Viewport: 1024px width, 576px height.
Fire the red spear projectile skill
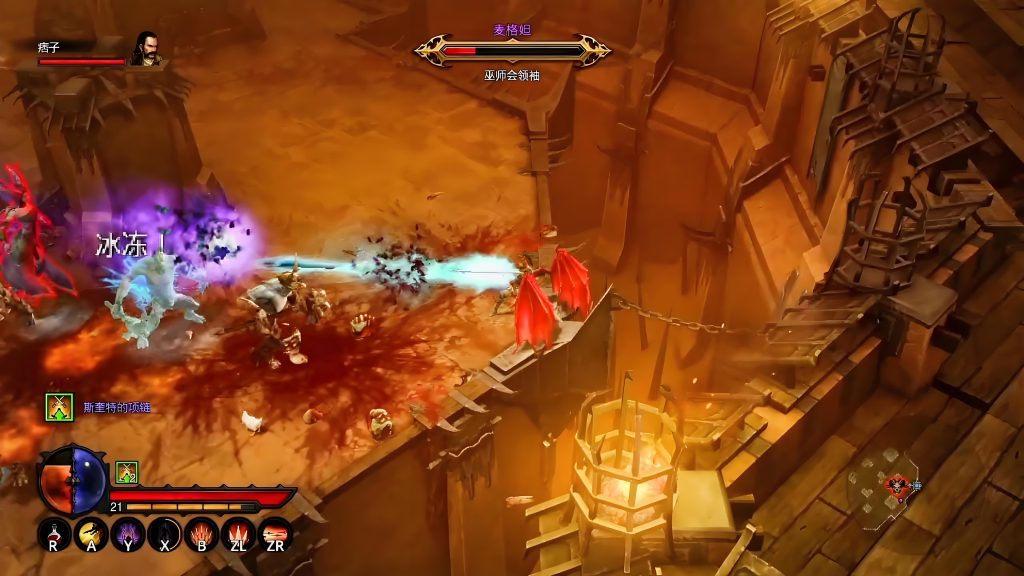coord(274,533)
